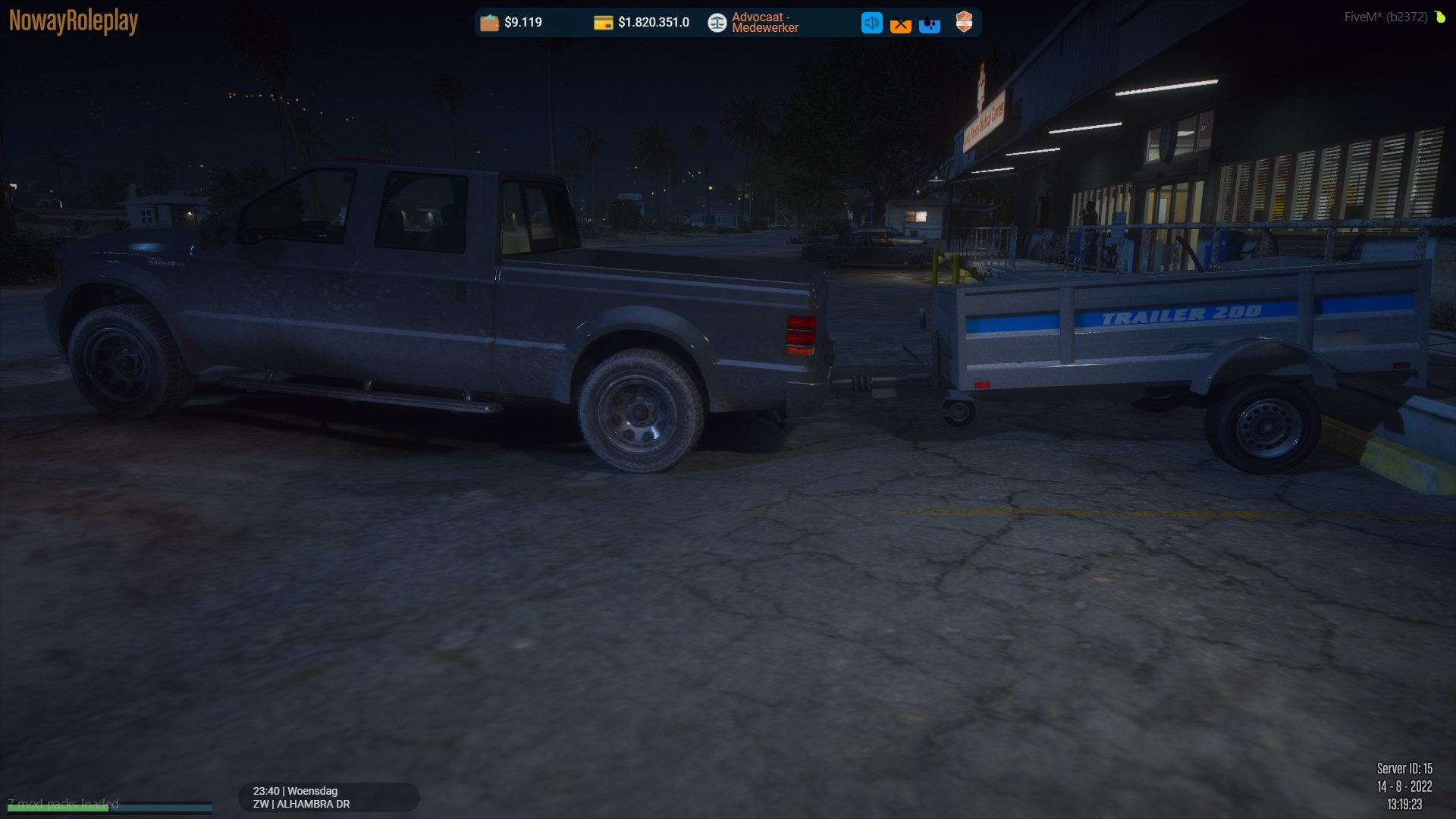Image resolution: width=1456 pixels, height=819 pixels.
Task: Click the brown wallet cash icon
Action: [x=490, y=23]
